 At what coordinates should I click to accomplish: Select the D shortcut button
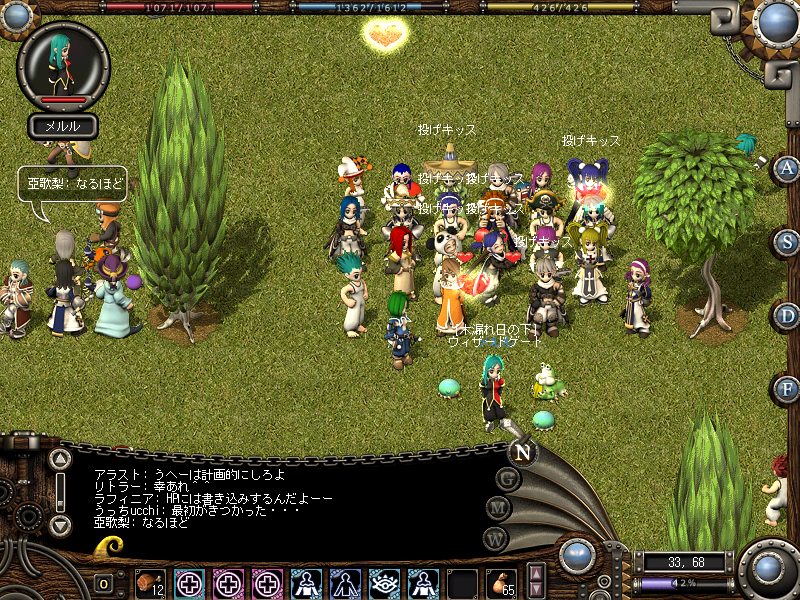(x=785, y=316)
